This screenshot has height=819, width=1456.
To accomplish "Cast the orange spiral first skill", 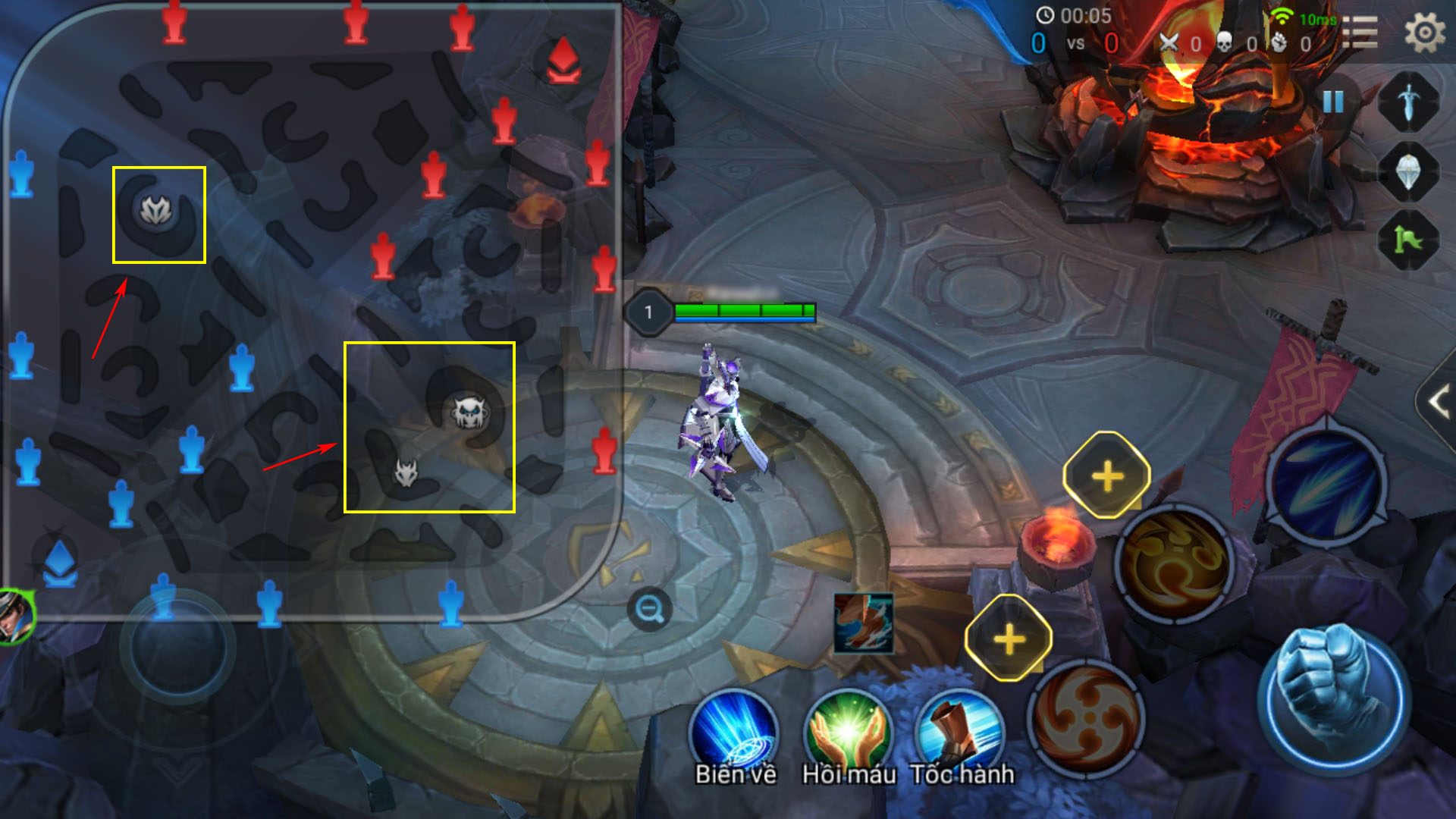I will pos(1086,717).
